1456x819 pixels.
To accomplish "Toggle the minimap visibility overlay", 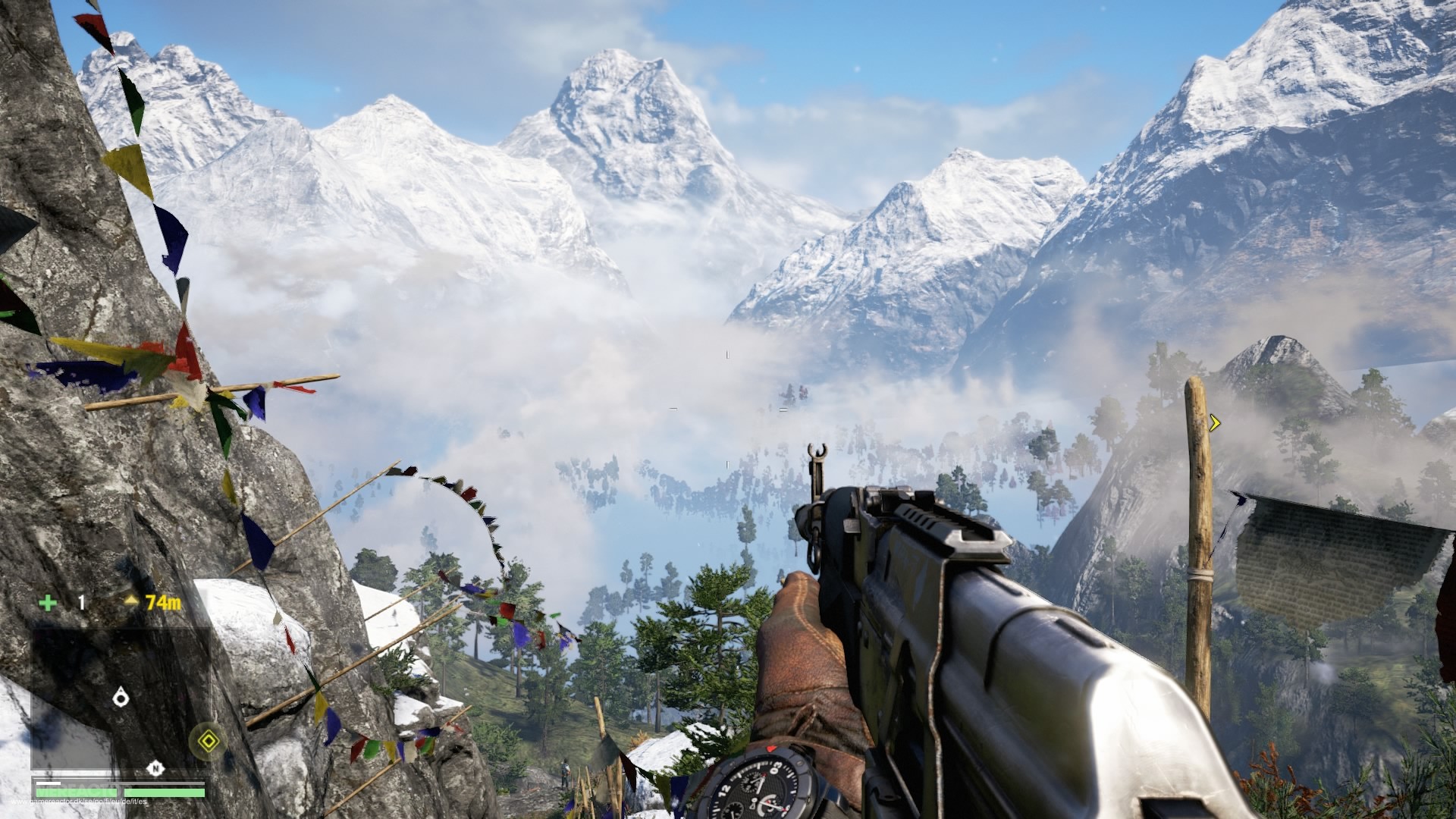I will pyautogui.click(x=121, y=698).
